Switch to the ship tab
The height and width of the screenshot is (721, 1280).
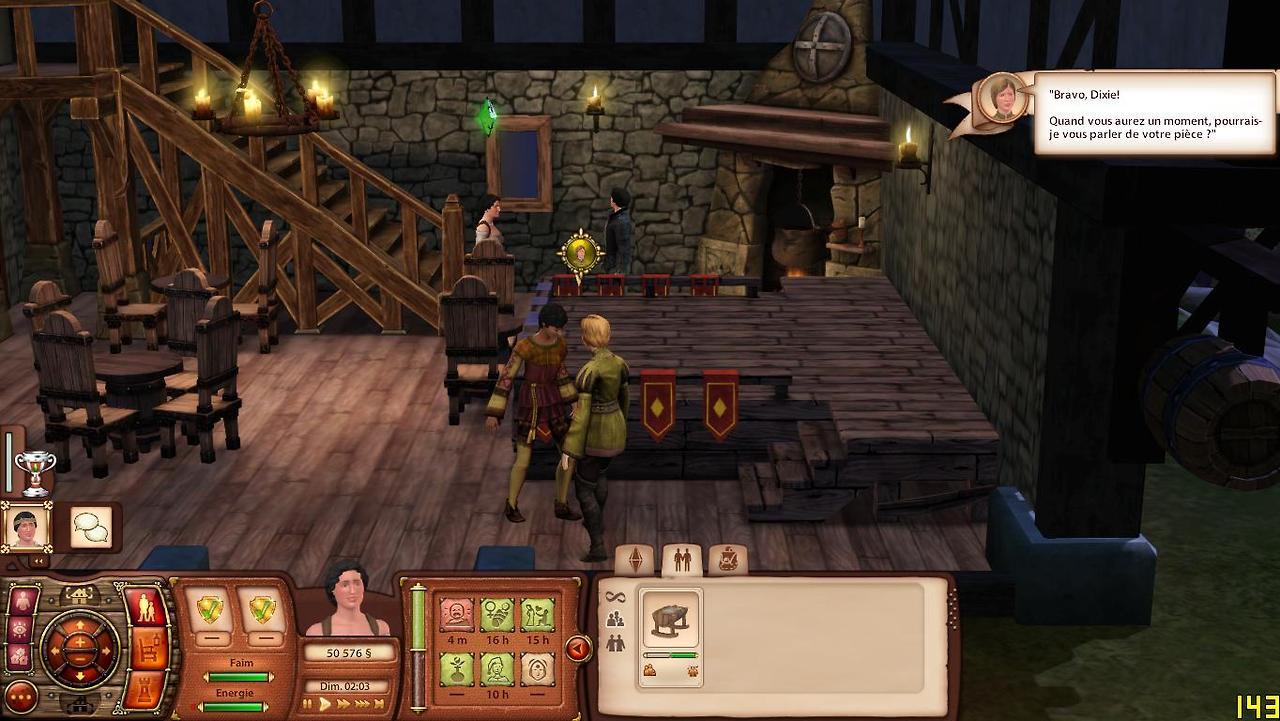click(x=728, y=560)
